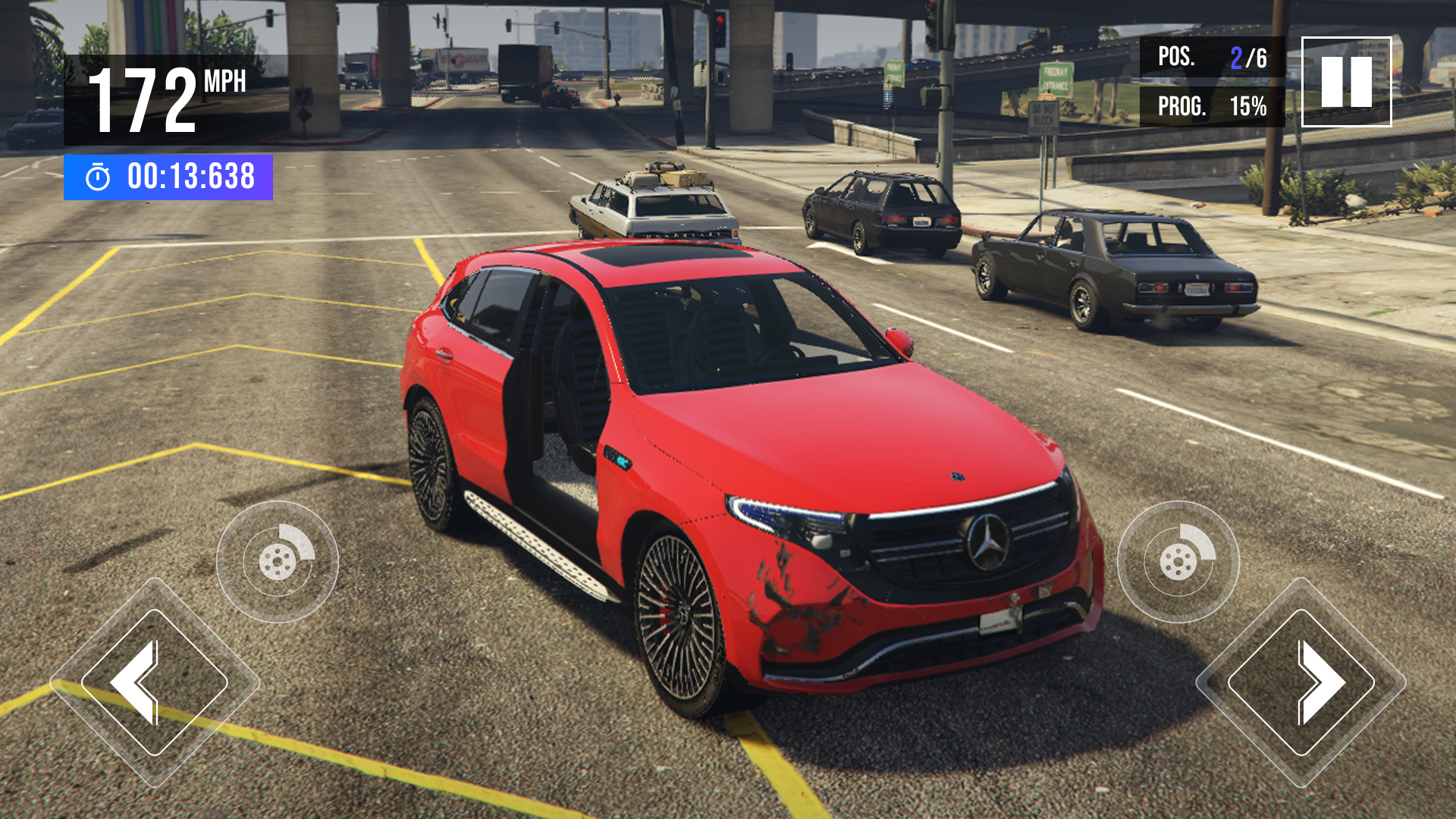
Task: Toggle the left brake pedal control
Action: pyautogui.click(x=277, y=561)
